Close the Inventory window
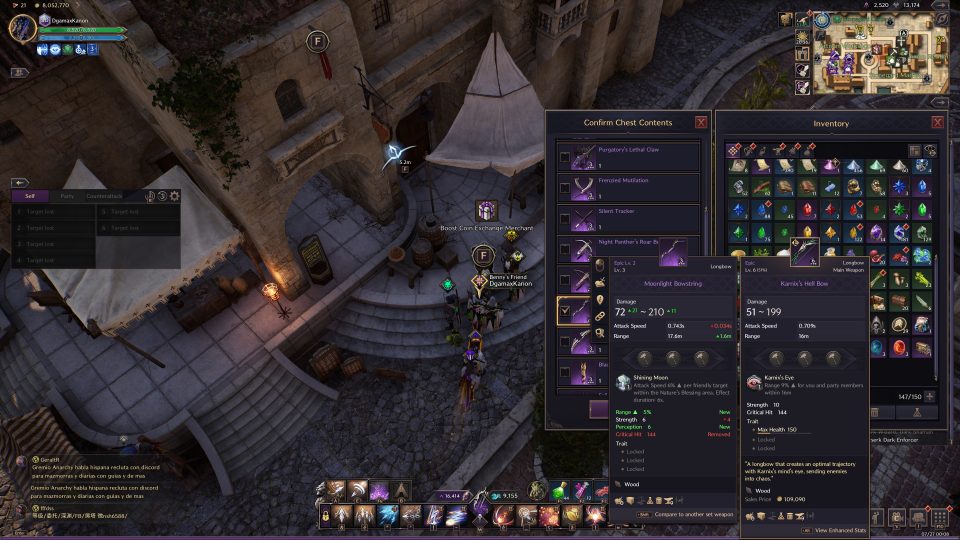The width and height of the screenshot is (960, 540). (938, 122)
